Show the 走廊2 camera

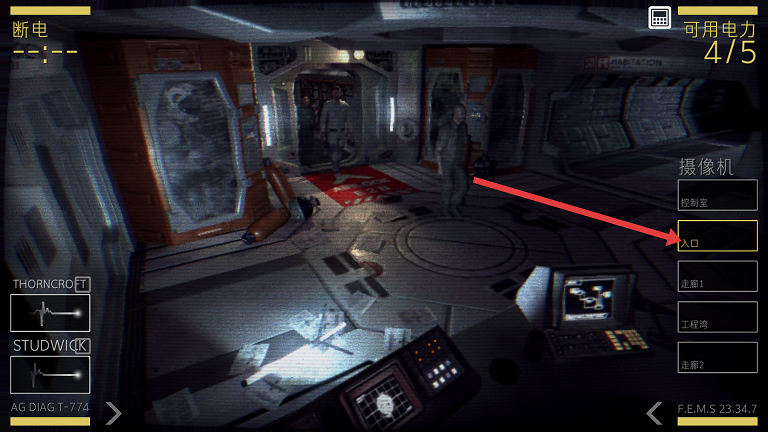717,357
